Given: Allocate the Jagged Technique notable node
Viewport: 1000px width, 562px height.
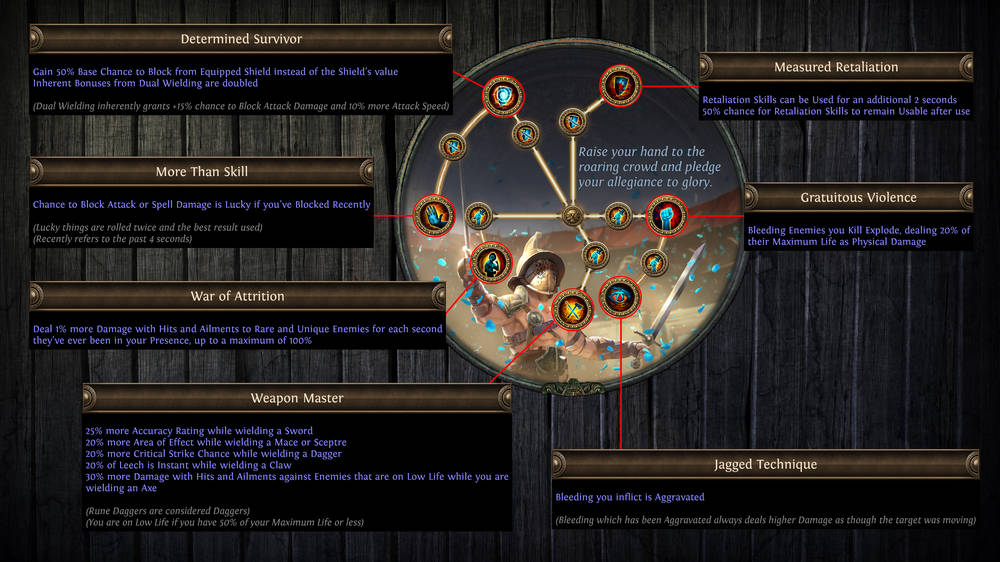Looking at the screenshot, I should [x=620, y=297].
